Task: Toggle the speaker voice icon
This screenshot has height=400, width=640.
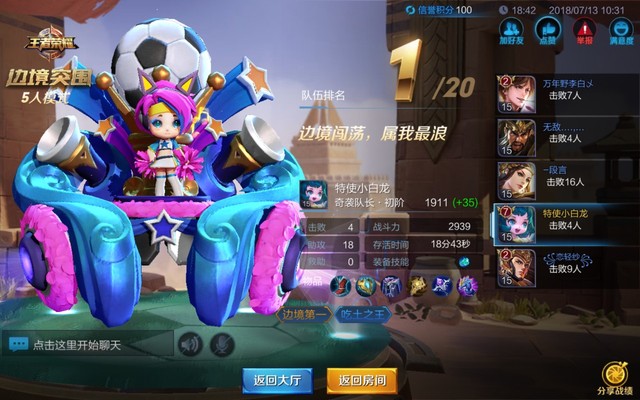Action: coord(190,345)
